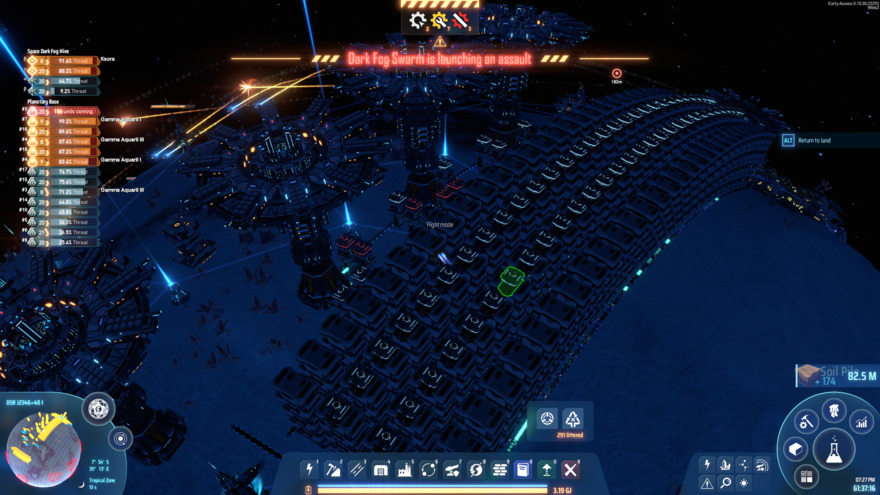Select the foundation brick build category

coord(500,469)
